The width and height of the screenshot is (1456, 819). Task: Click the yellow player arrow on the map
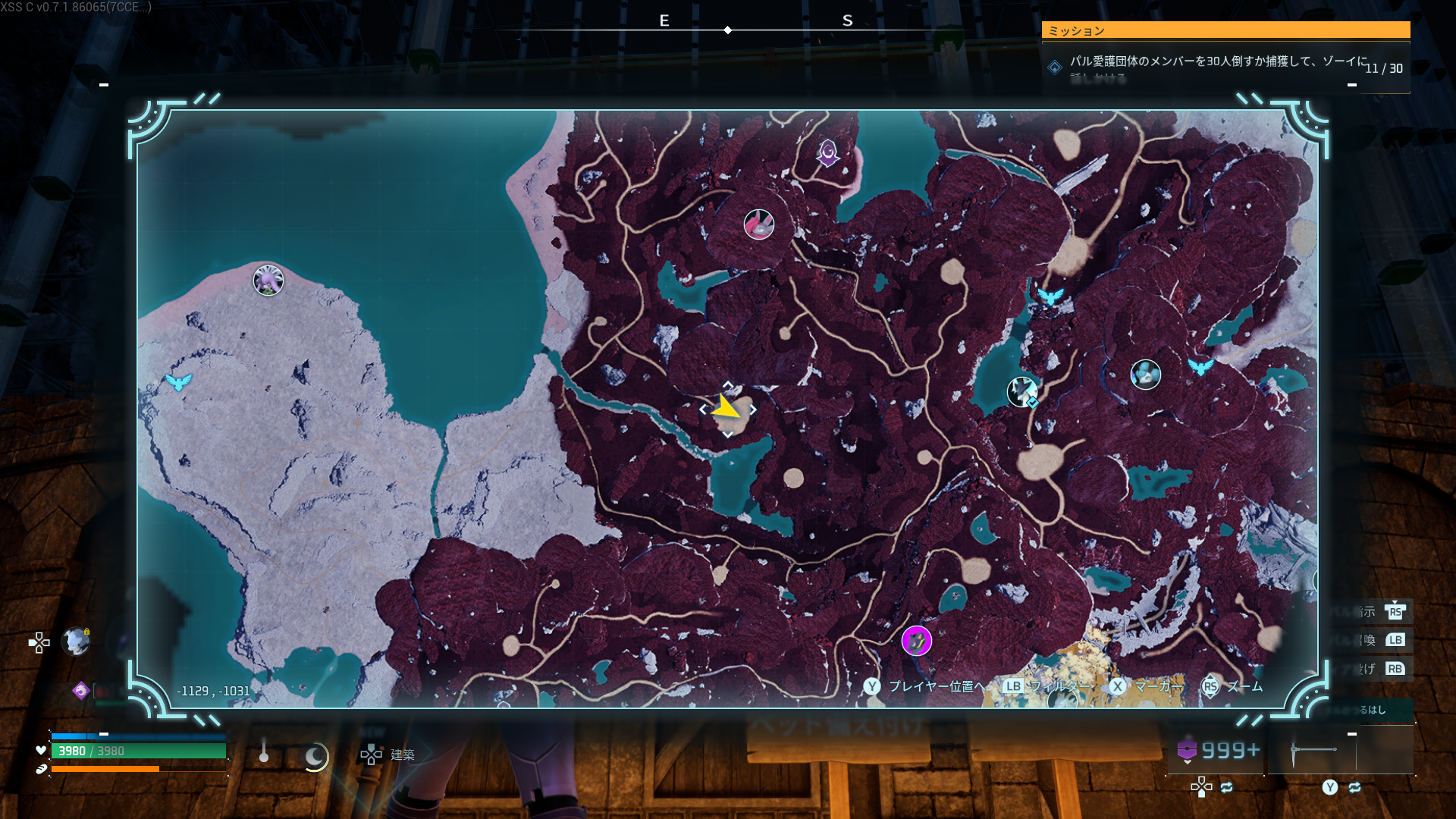pos(726,408)
